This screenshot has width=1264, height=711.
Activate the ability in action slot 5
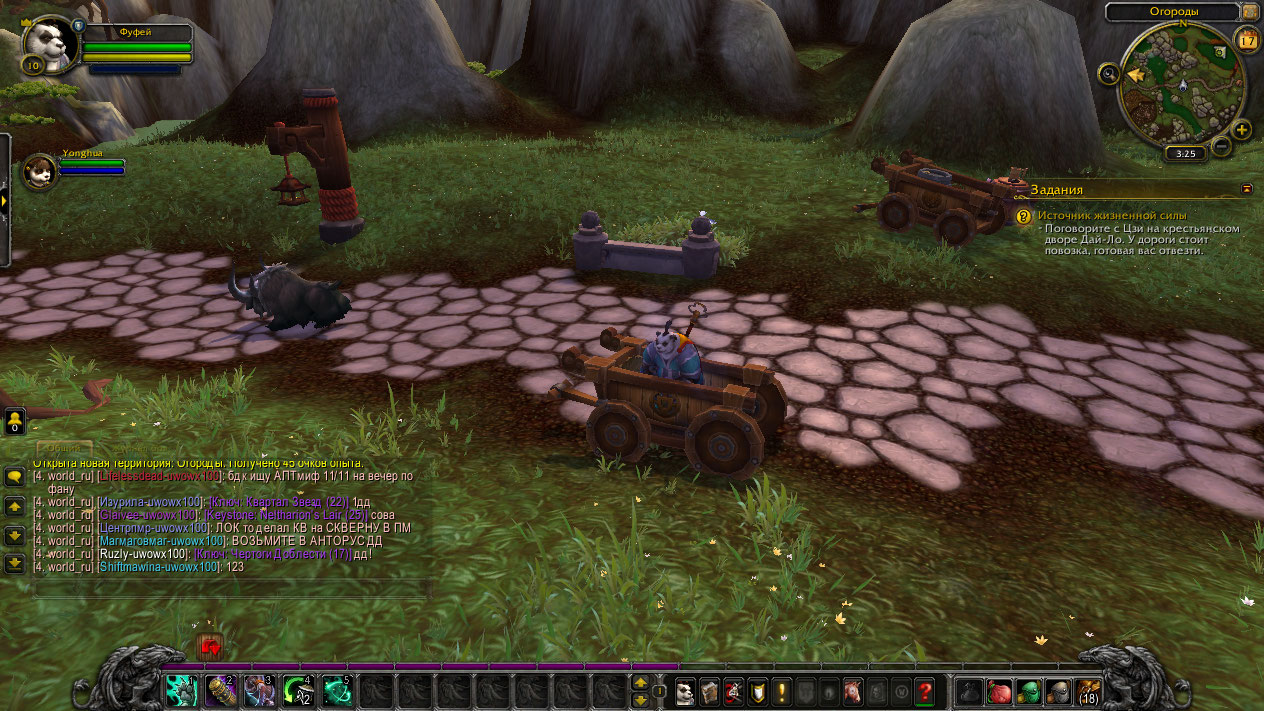pos(337,690)
